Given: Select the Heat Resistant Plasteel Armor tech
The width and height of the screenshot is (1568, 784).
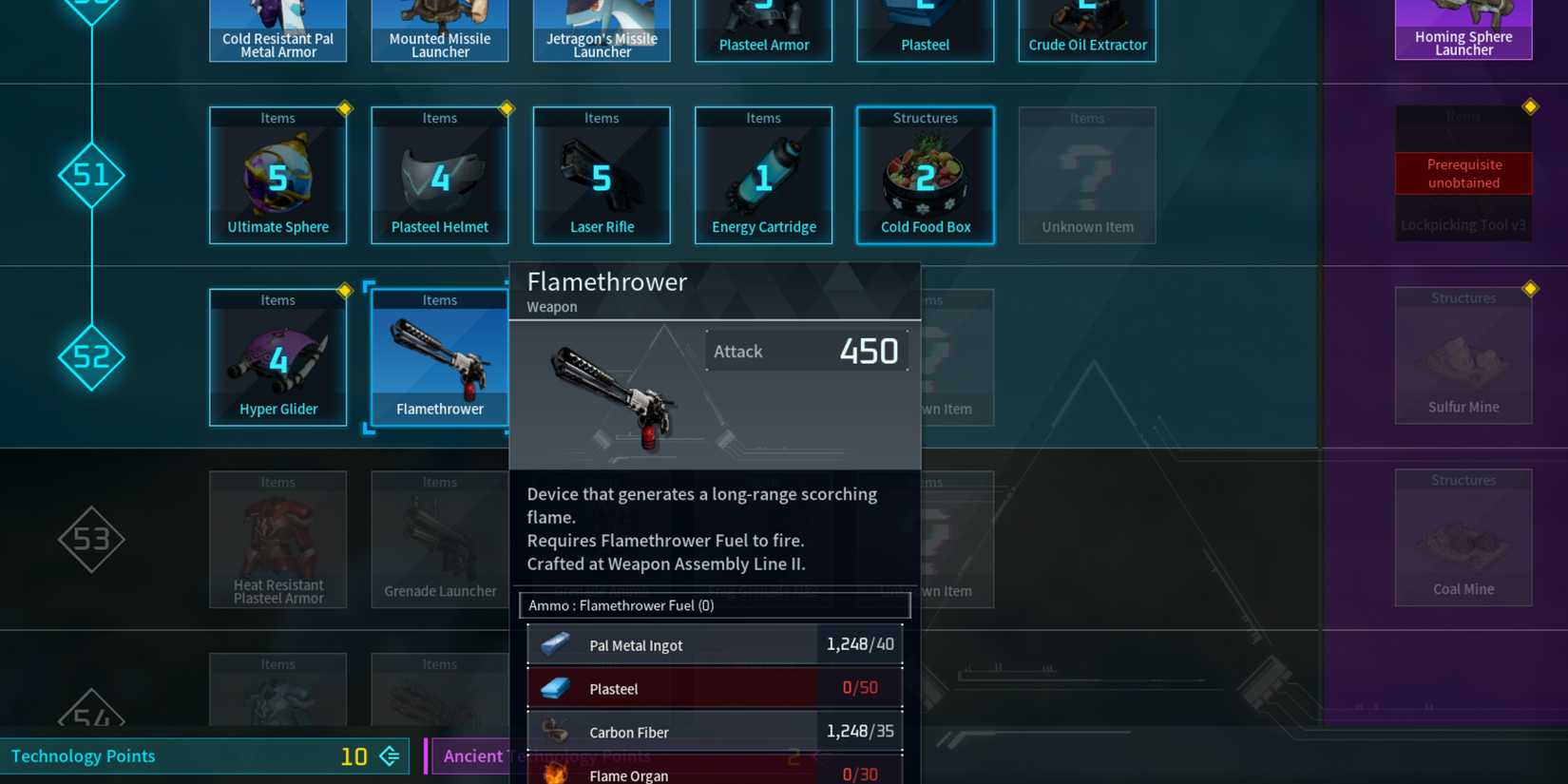Looking at the screenshot, I should (x=277, y=539).
